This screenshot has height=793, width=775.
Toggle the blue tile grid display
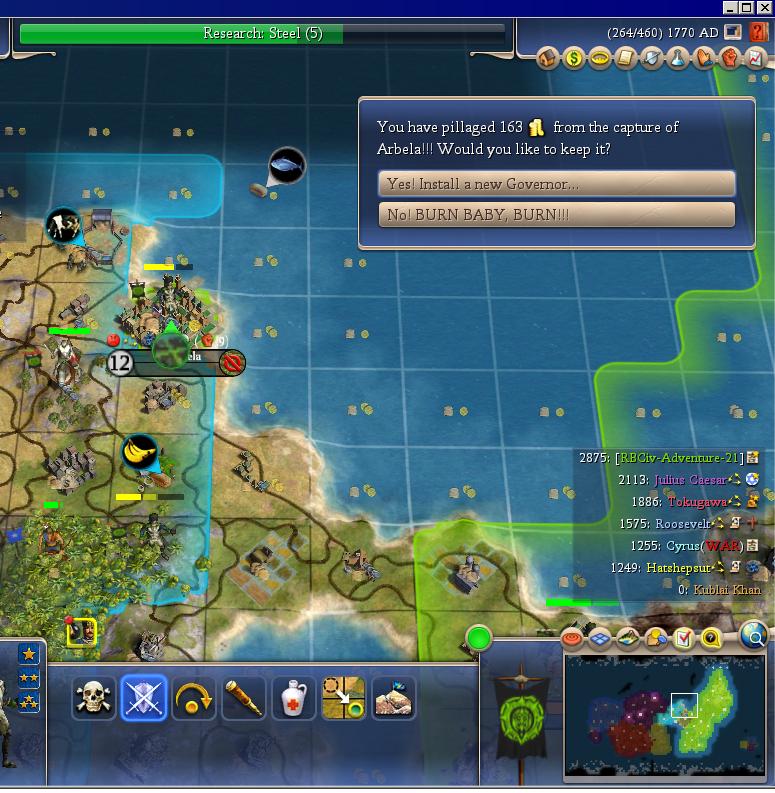pyautogui.click(x=600, y=638)
